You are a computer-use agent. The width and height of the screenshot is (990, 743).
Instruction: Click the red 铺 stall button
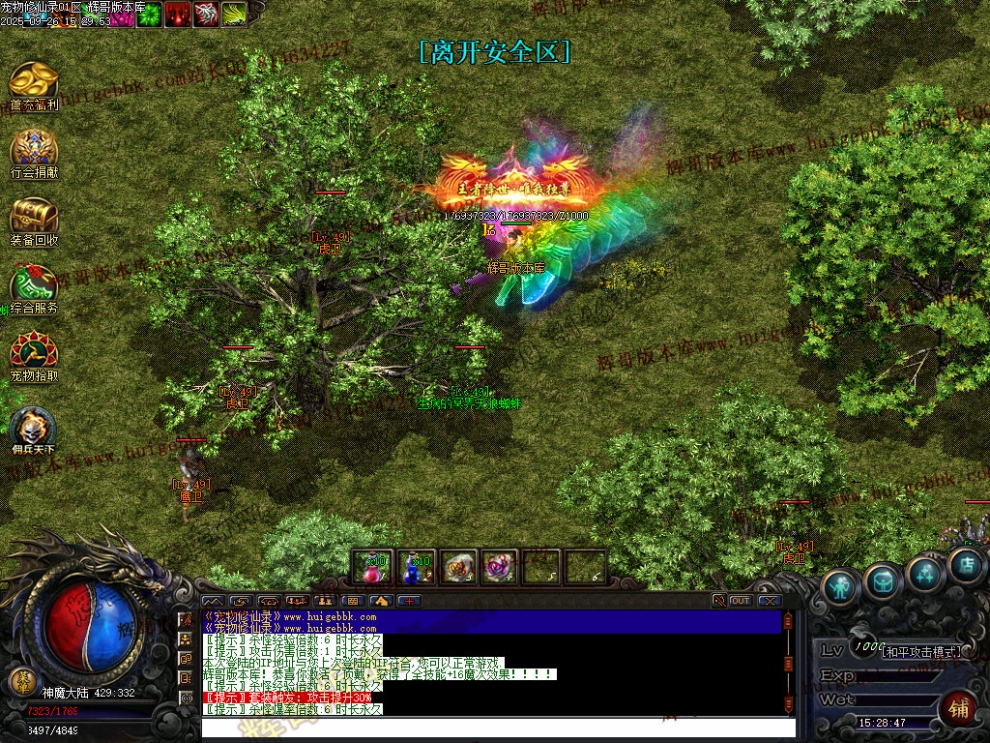click(x=958, y=708)
